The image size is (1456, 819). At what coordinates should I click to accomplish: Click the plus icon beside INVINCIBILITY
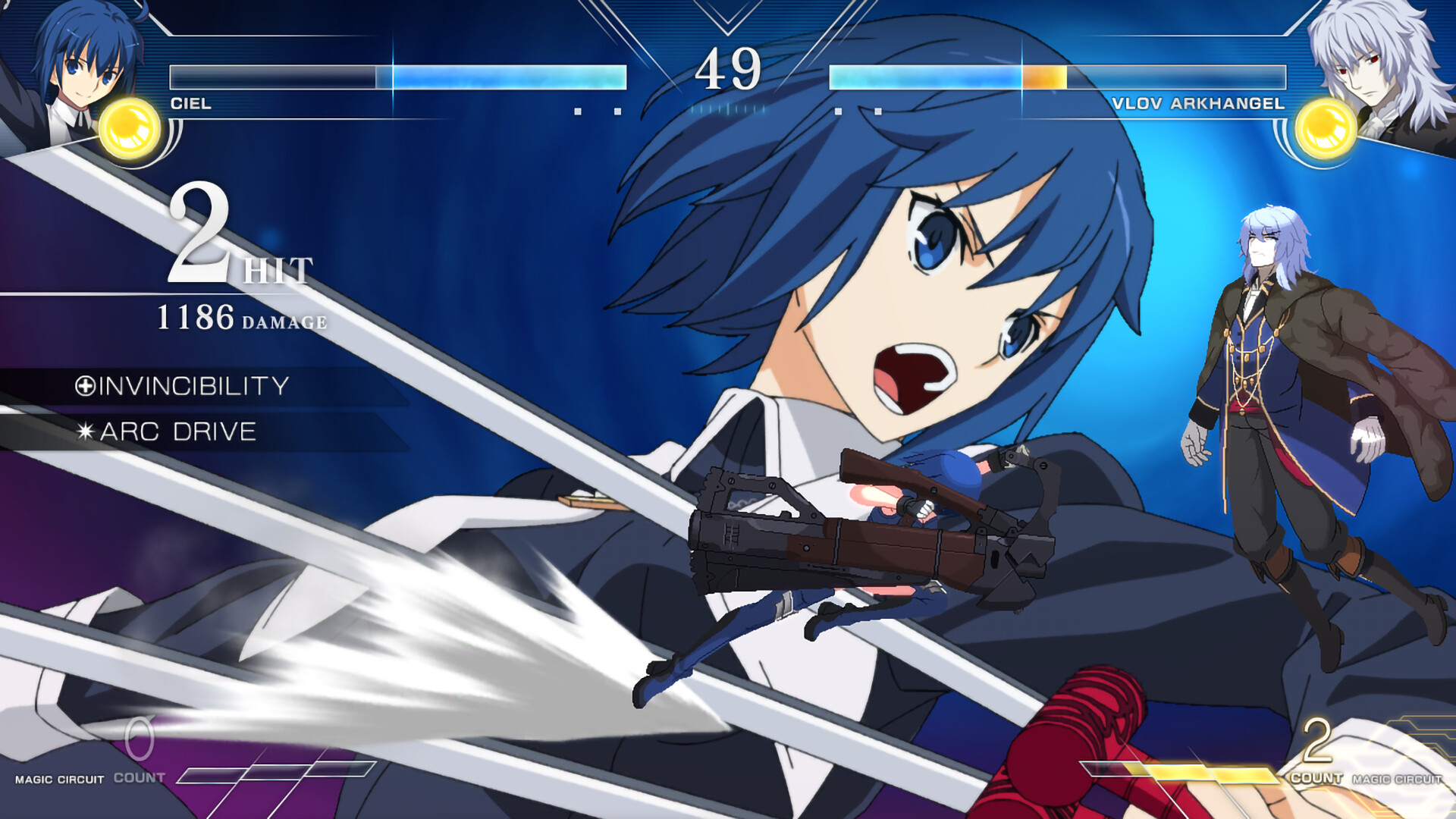click(x=86, y=385)
